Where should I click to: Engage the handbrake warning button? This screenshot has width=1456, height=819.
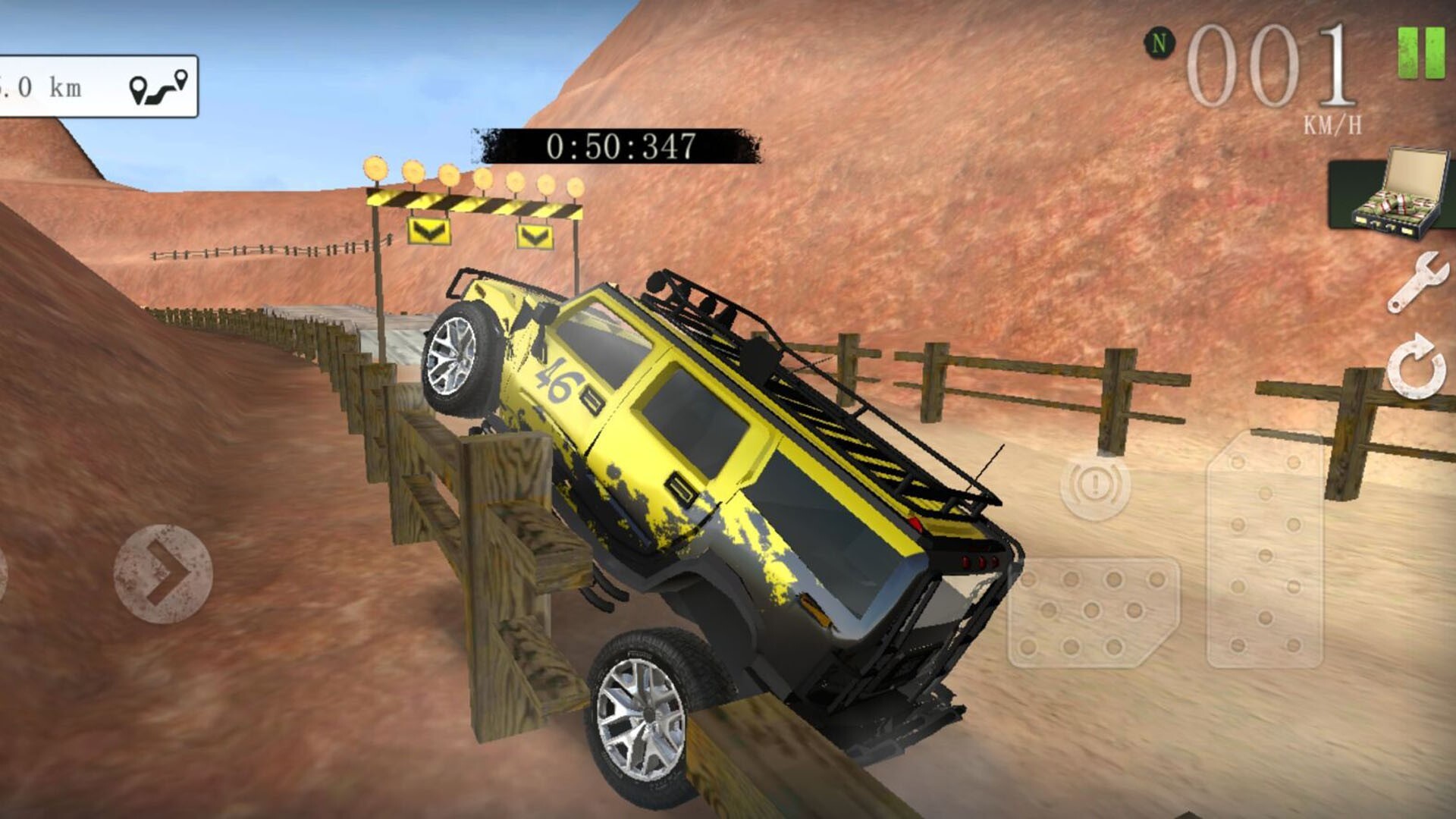[1094, 486]
